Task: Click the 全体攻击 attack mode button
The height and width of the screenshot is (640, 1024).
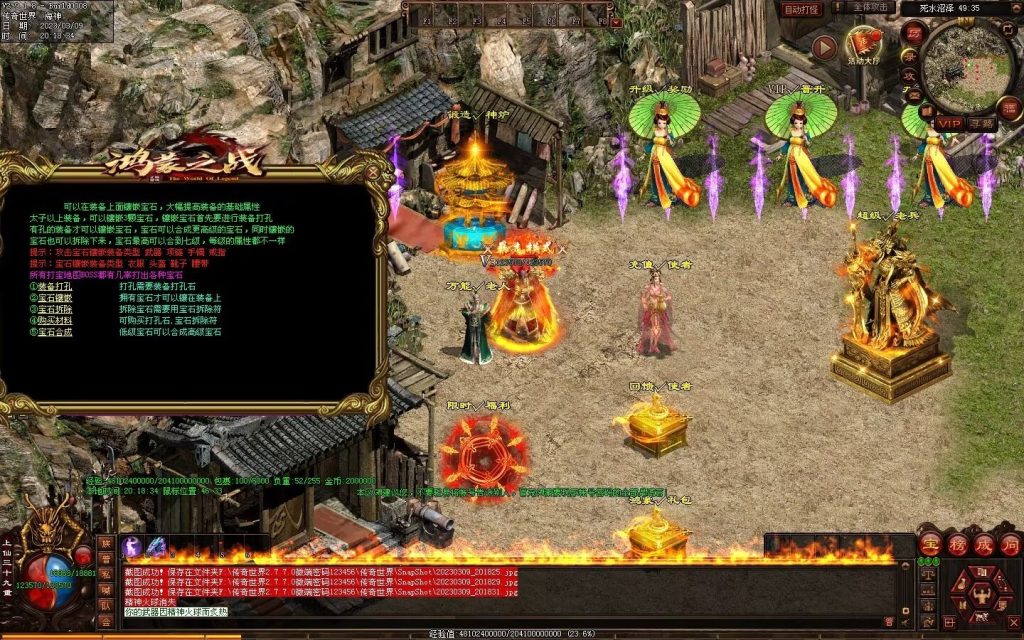Action: click(x=870, y=7)
